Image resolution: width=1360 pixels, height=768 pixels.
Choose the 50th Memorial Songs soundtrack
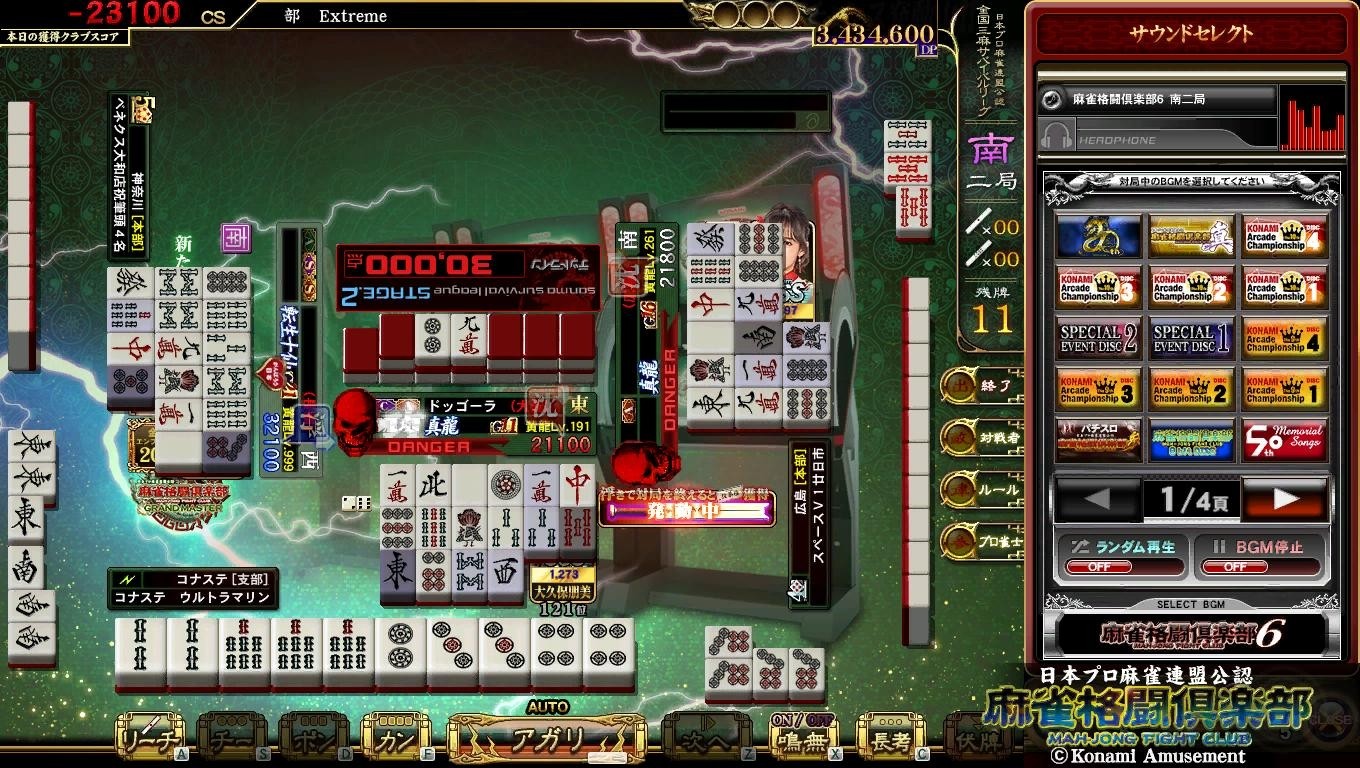pyautogui.click(x=1284, y=440)
